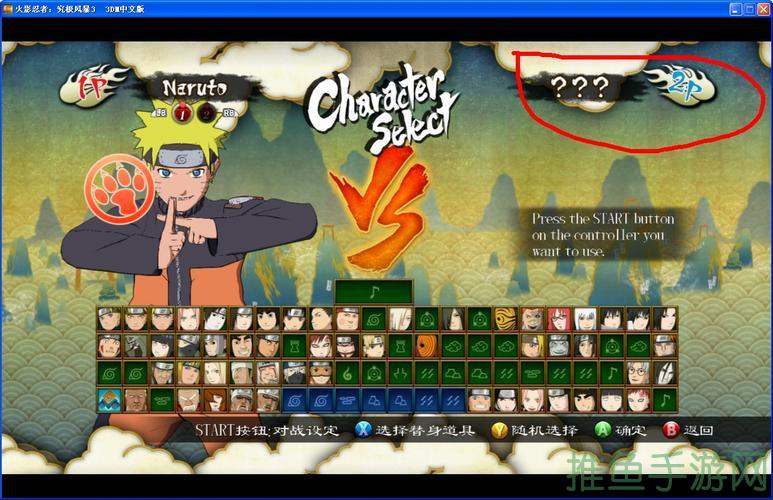Image resolution: width=773 pixels, height=500 pixels.
Task: Maximize the game window
Action: [x=748, y=8]
